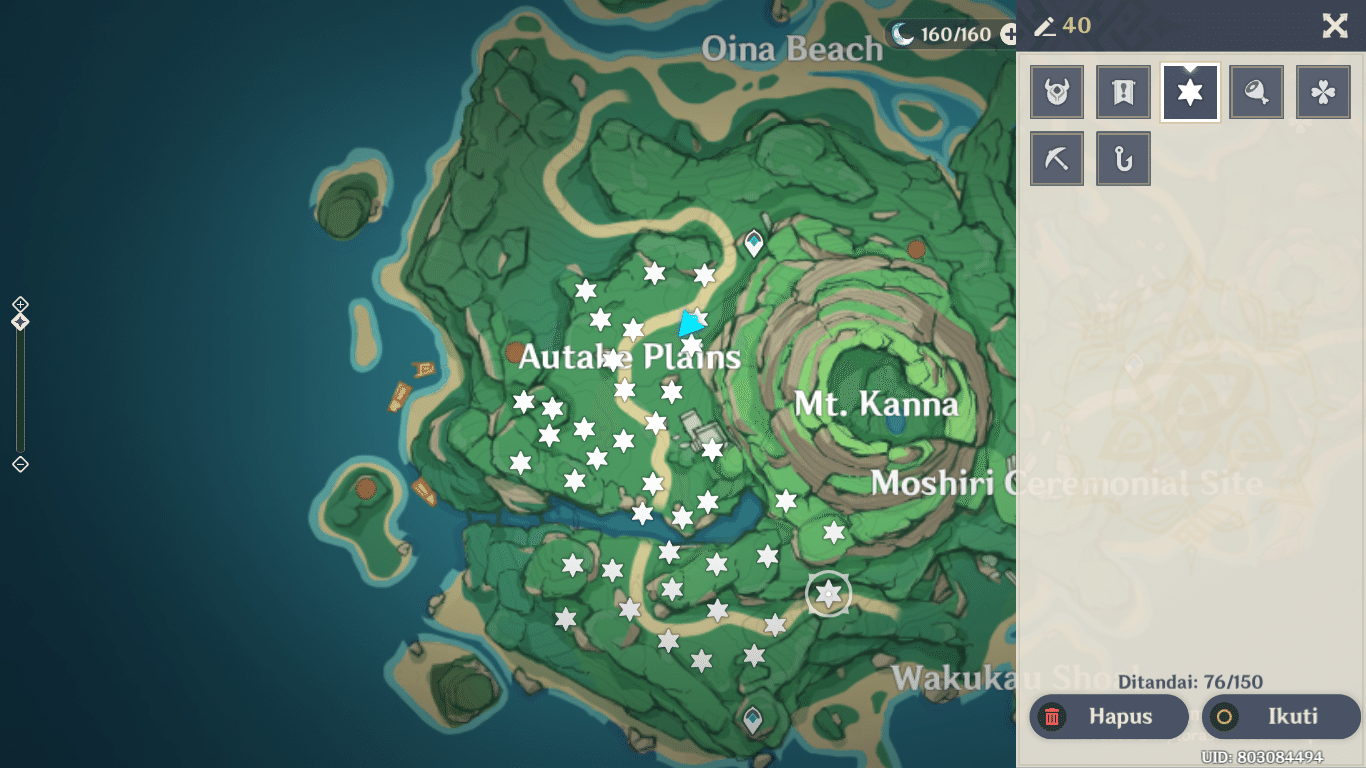The width and height of the screenshot is (1366, 768).
Task: Select the pickaxe ore pin filter
Action: click(x=1057, y=158)
